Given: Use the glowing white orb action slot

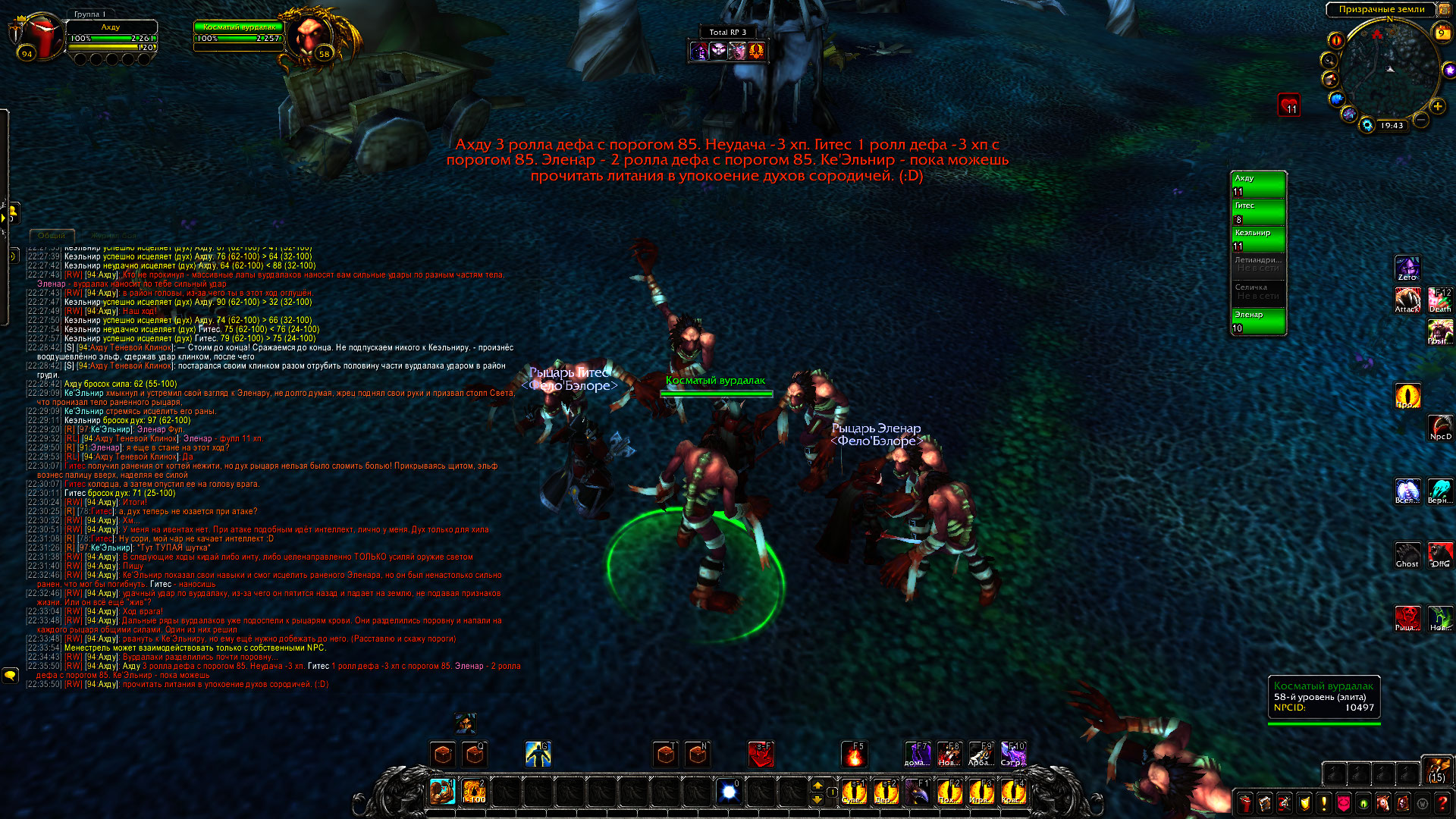Looking at the screenshot, I should click(729, 792).
